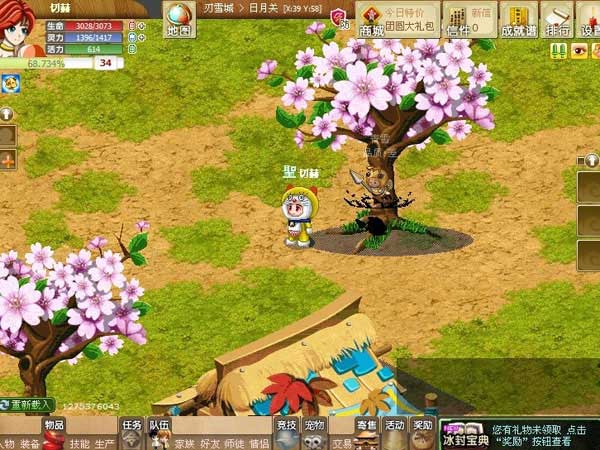This screenshot has height=450, width=600.
Task: Open the 地图 map globe button
Action: pyautogui.click(x=178, y=19)
